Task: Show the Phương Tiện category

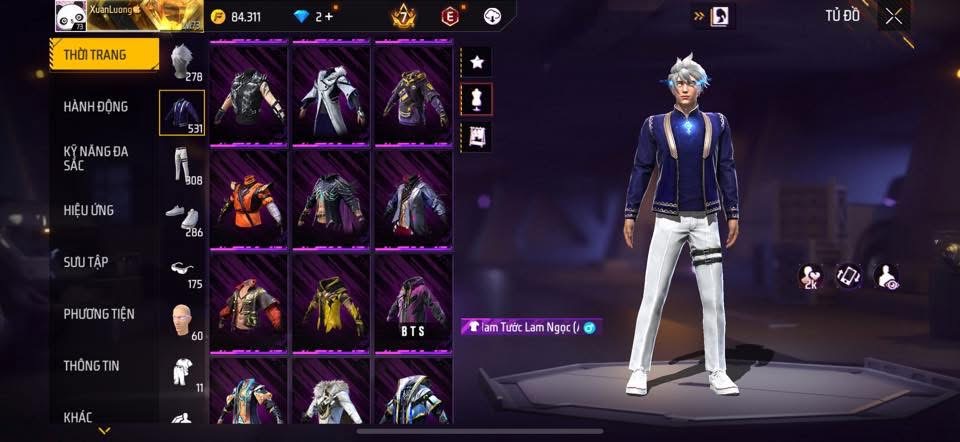Action: tap(98, 314)
